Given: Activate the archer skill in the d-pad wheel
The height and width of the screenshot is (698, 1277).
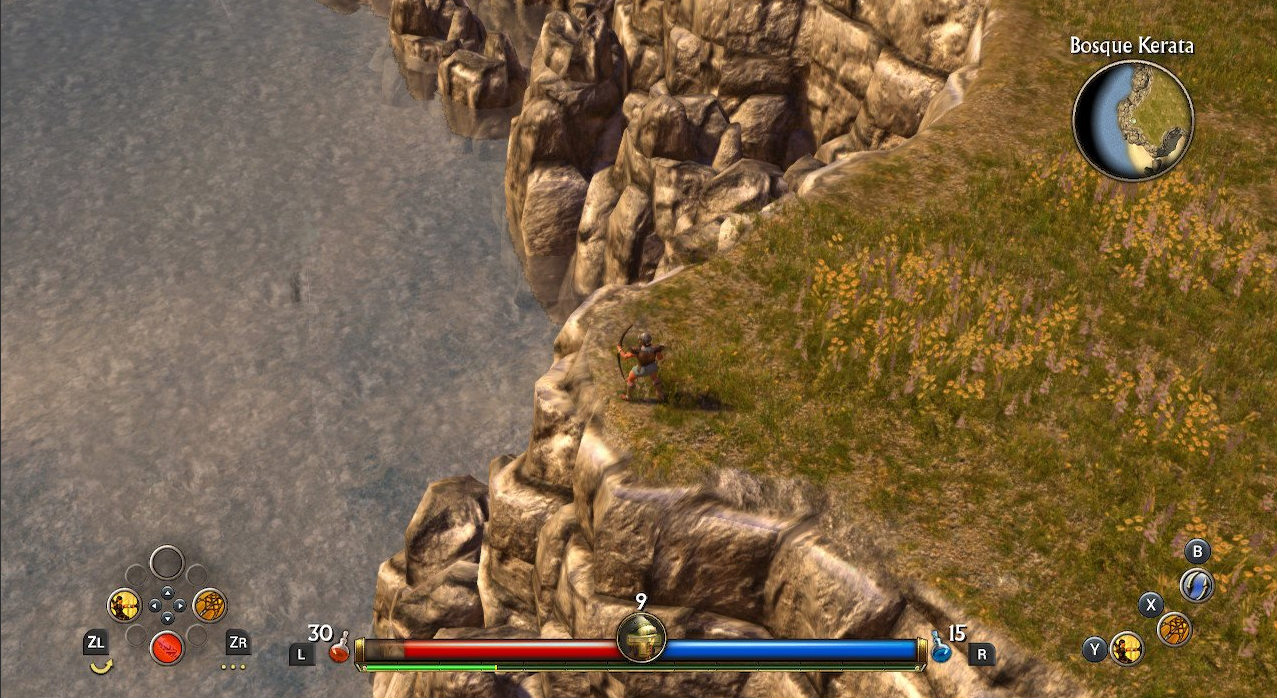Looking at the screenshot, I should pyautogui.click(x=125, y=605).
